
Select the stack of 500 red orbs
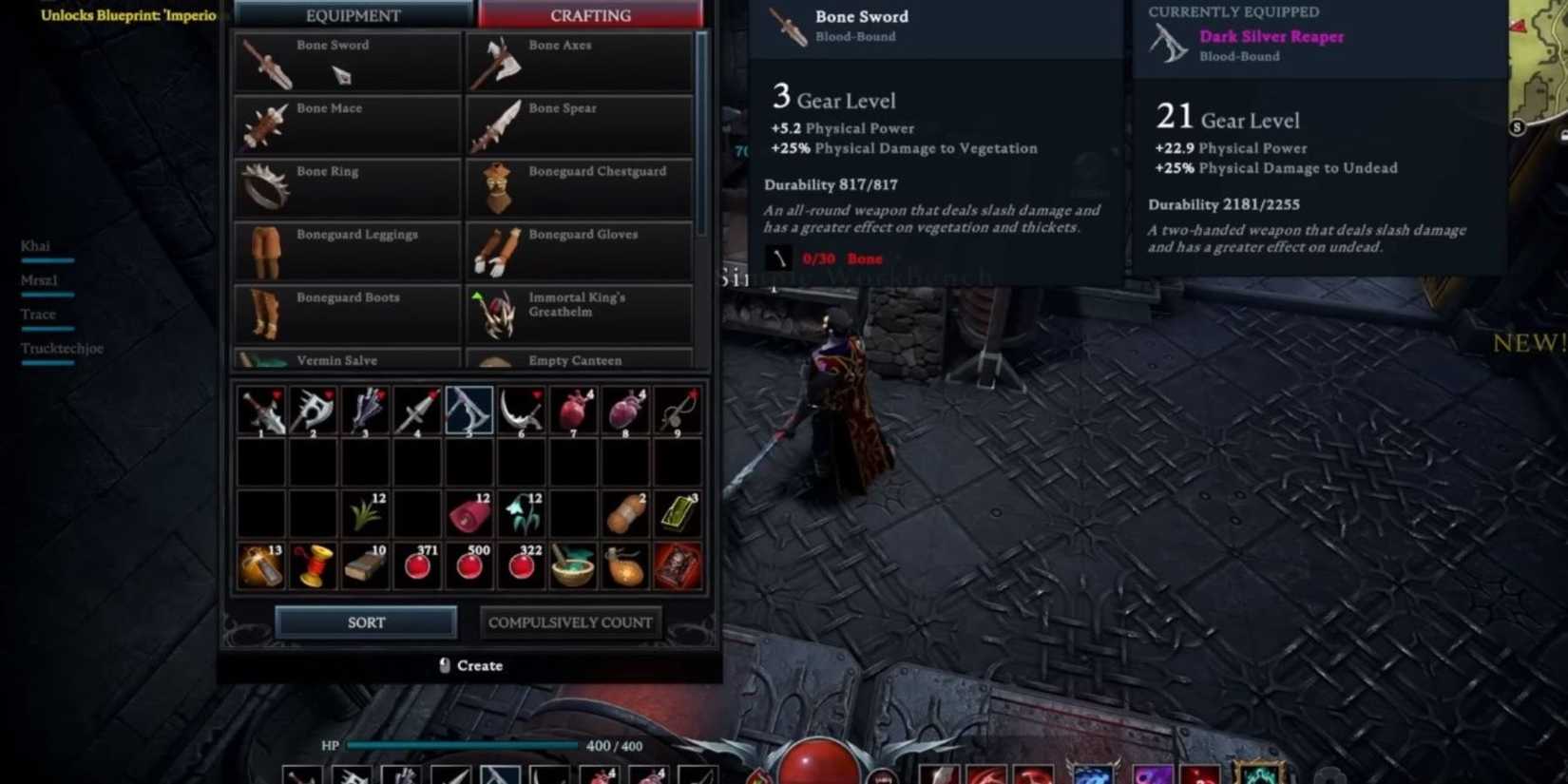pos(468,564)
